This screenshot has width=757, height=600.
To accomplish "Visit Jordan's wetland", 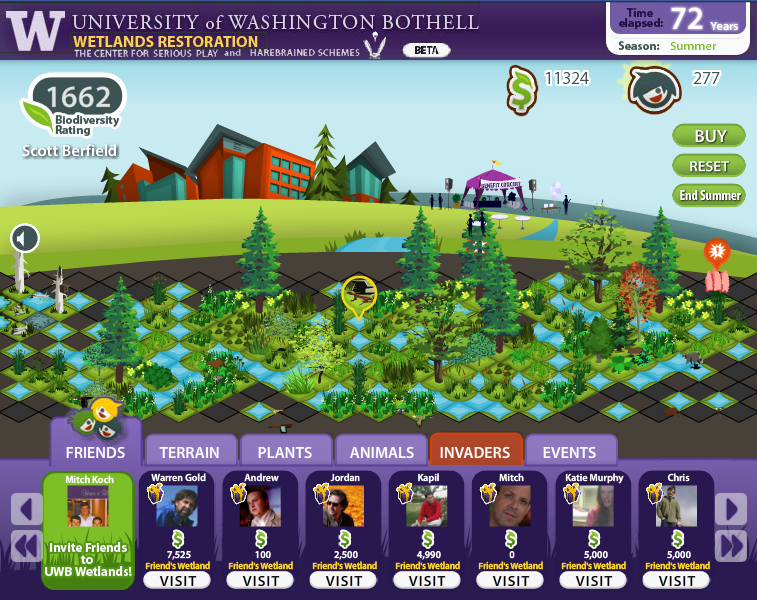I will (344, 581).
